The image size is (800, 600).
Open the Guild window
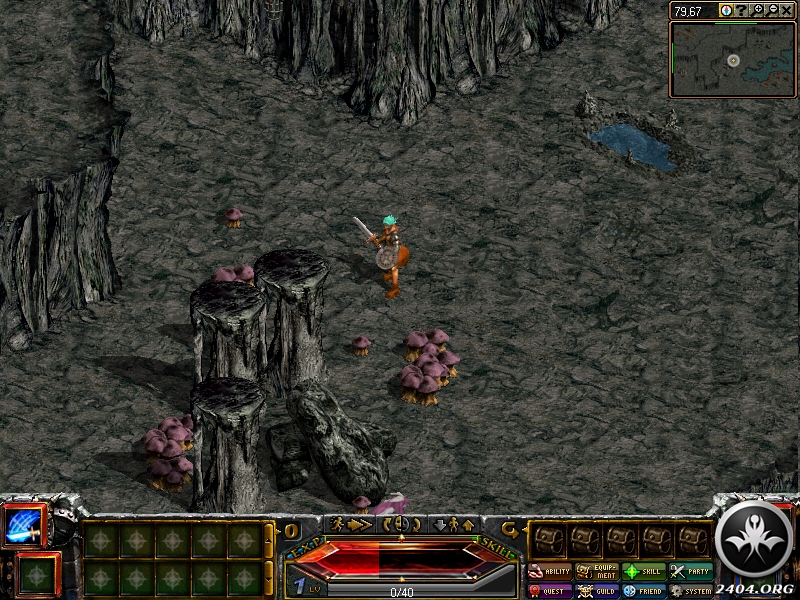pos(597,591)
